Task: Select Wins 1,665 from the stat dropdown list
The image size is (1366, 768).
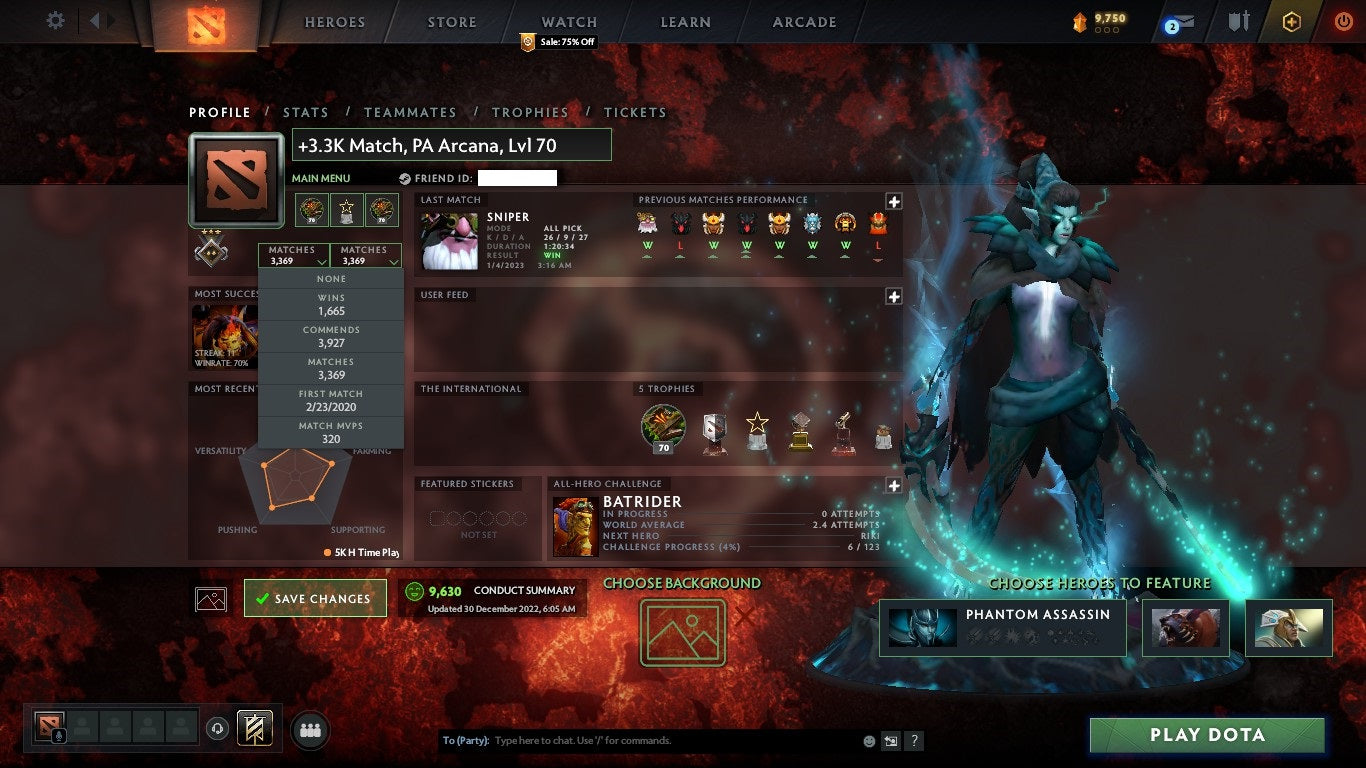Action: click(330, 305)
